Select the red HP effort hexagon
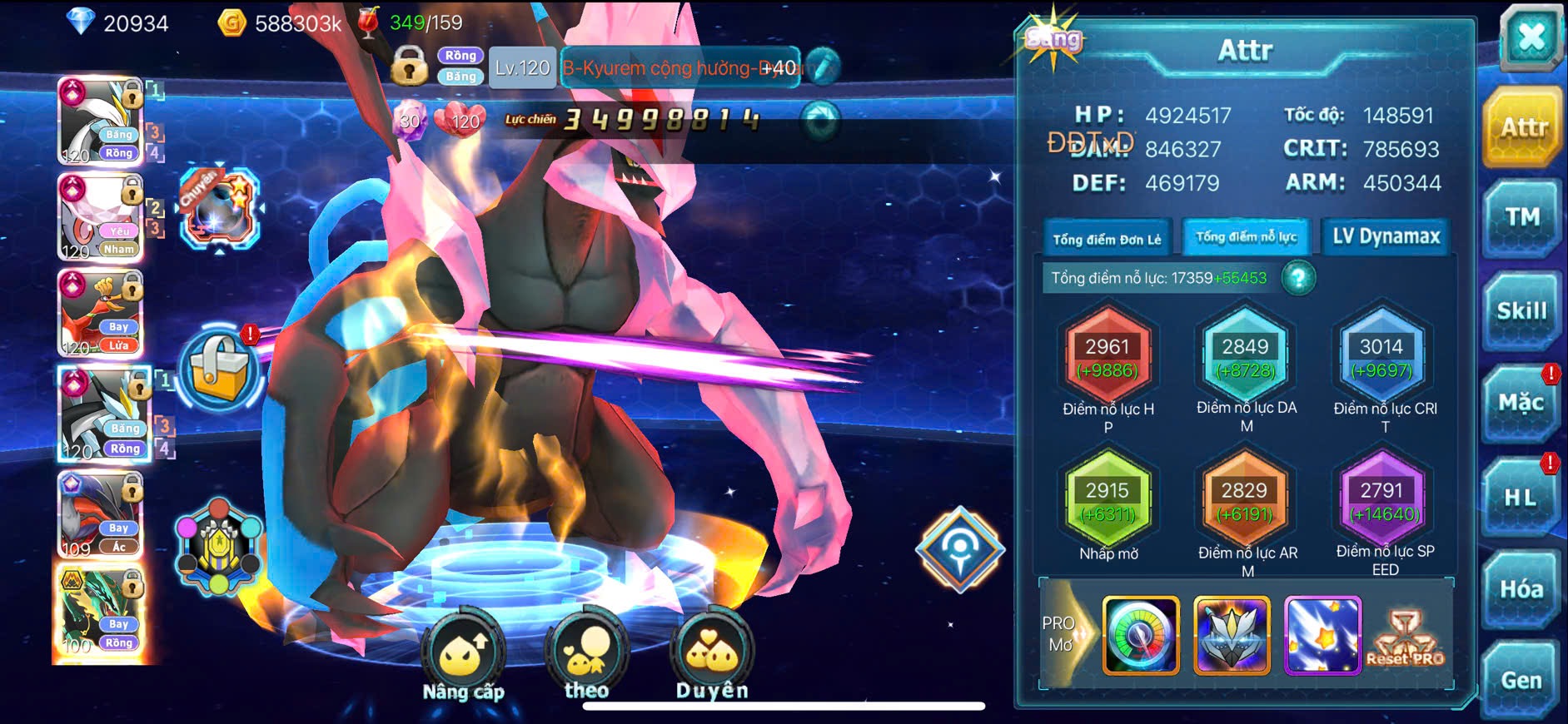The image size is (1568, 724). click(1108, 357)
